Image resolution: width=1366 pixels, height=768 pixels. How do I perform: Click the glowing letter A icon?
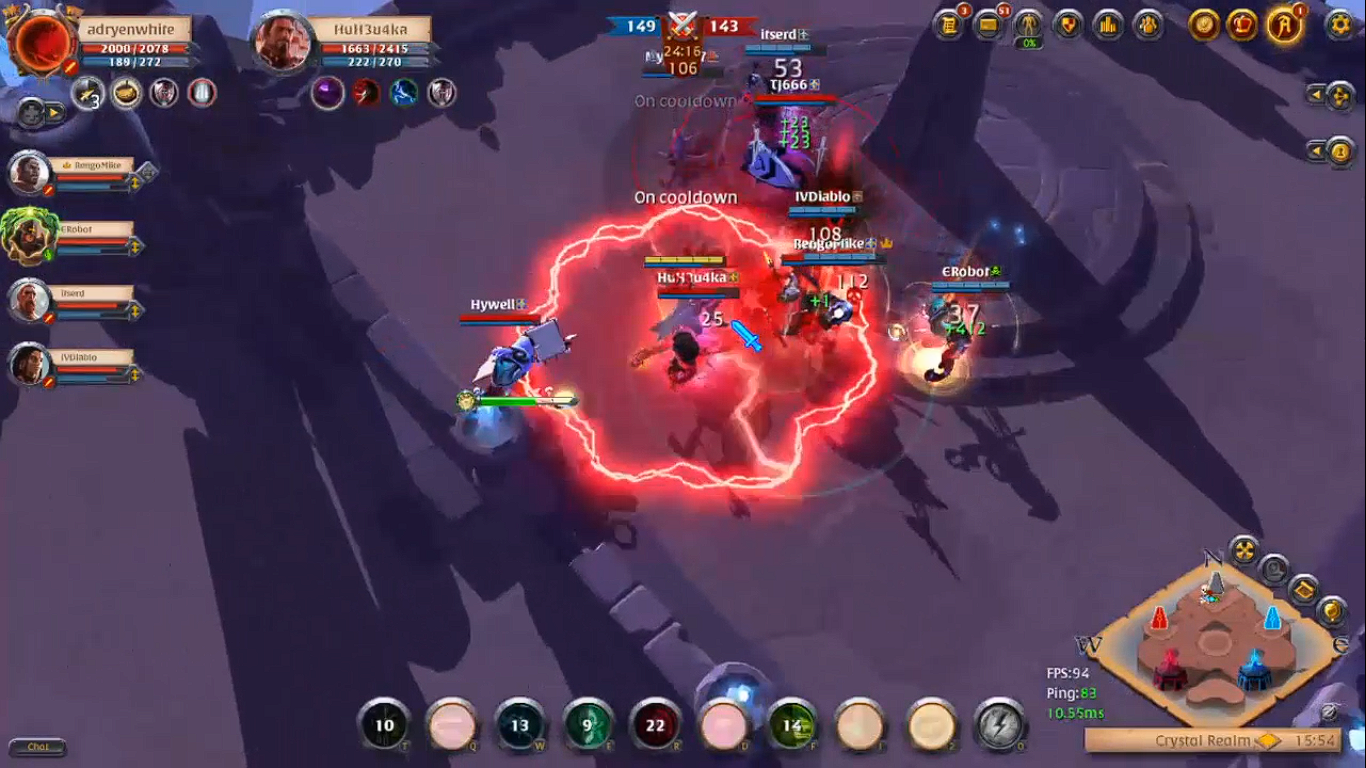(x=1284, y=24)
